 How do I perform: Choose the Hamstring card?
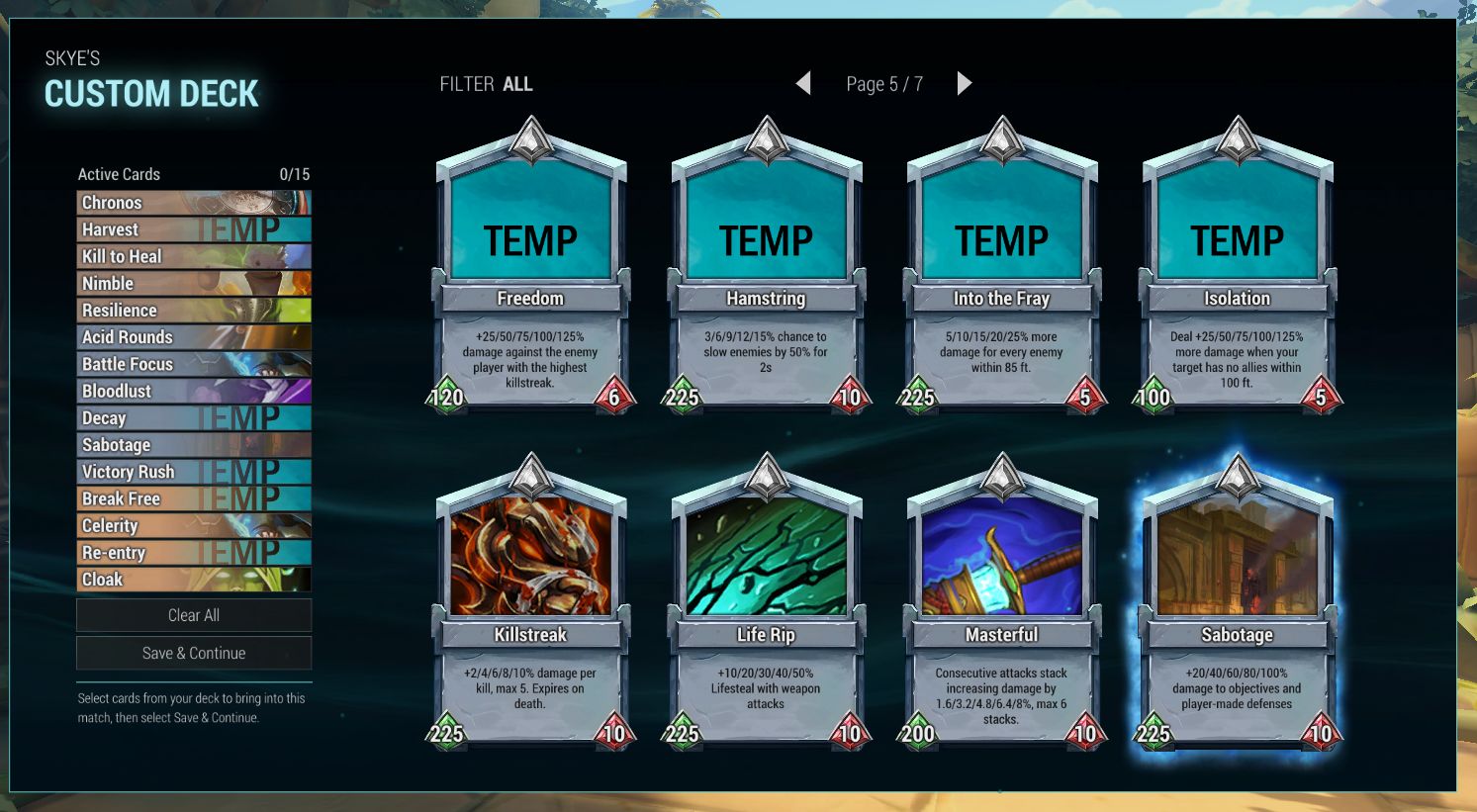click(767, 267)
